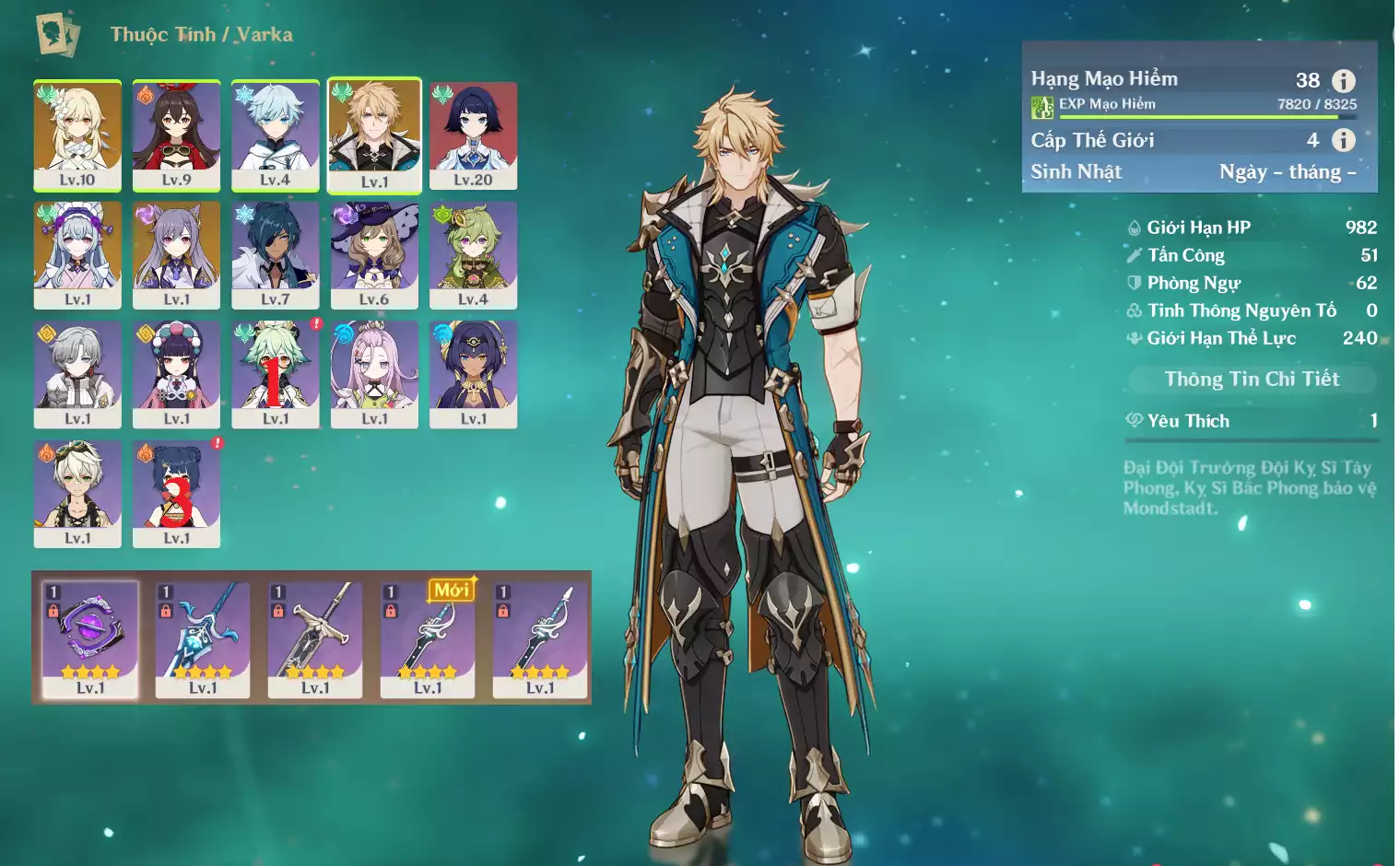Click the info icon beside Hạng Mạo Hiểm
Viewport: 1400px width, 866px height.
tap(1343, 80)
